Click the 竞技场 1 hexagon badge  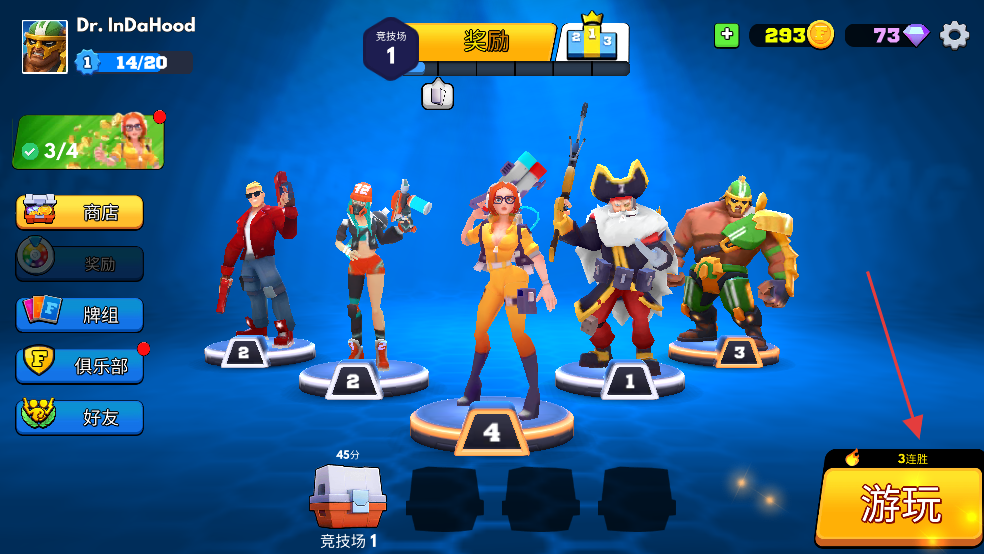pyautogui.click(x=390, y=48)
